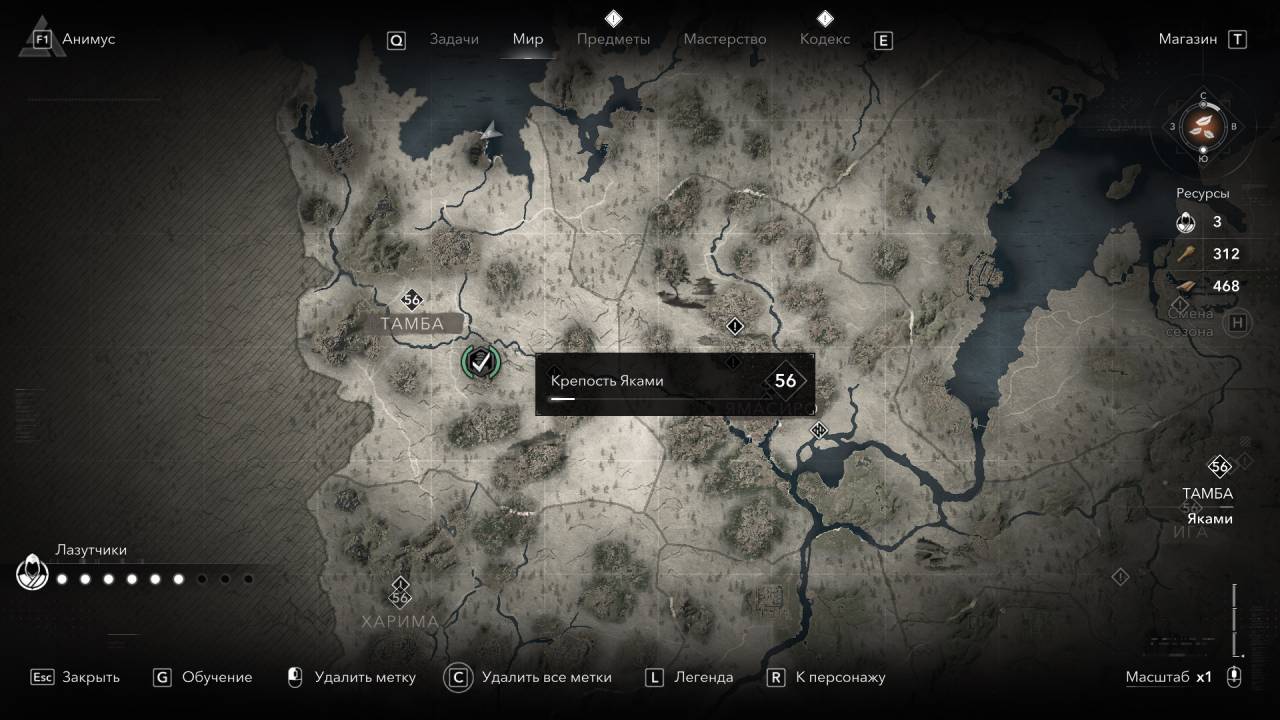This screenshot has height=720, width=1280.
Task: Click the compass season emblem
Action: [x=1203, y=126]
